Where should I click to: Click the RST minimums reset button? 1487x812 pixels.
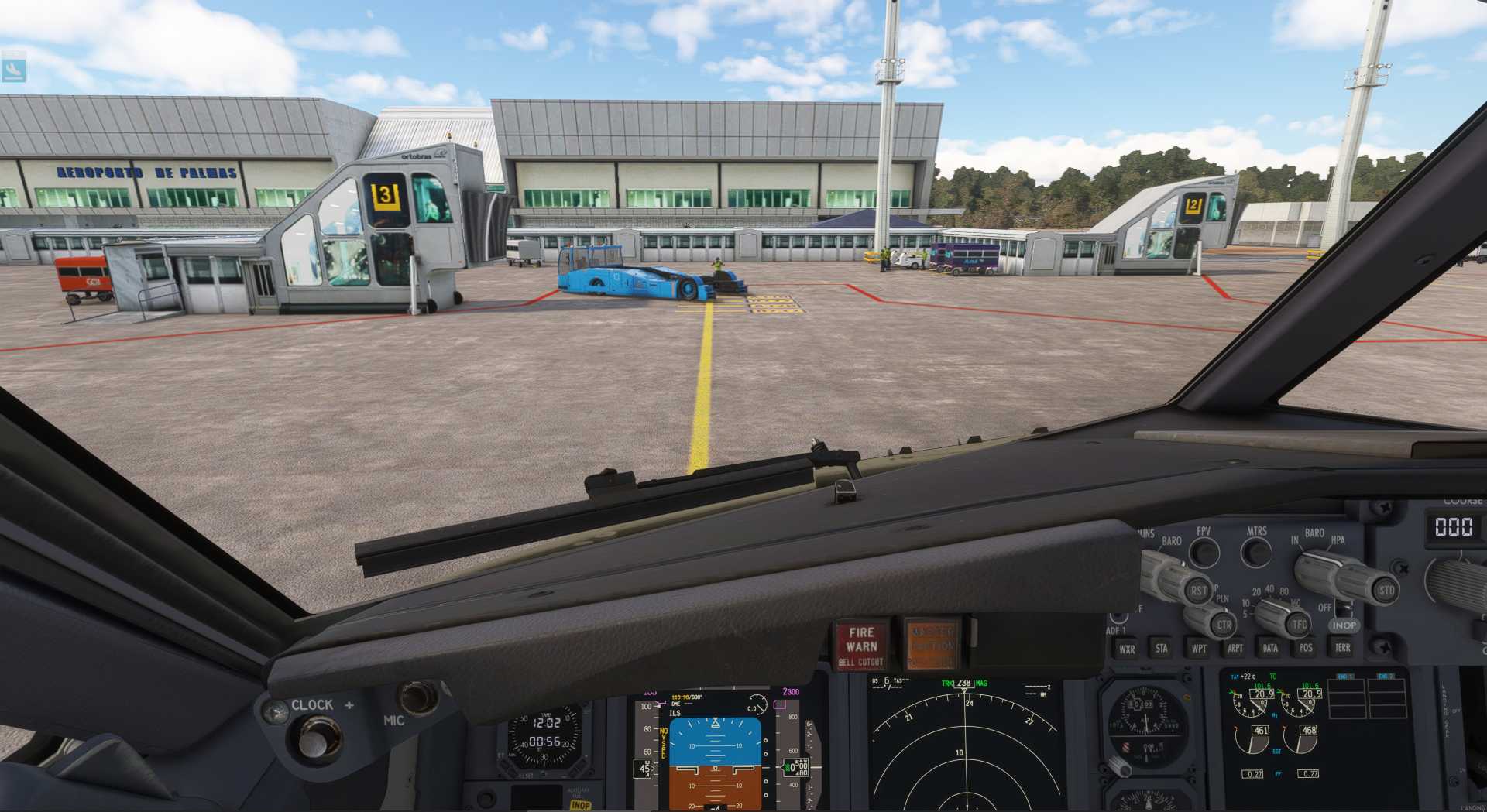(x=1198, y=591)
